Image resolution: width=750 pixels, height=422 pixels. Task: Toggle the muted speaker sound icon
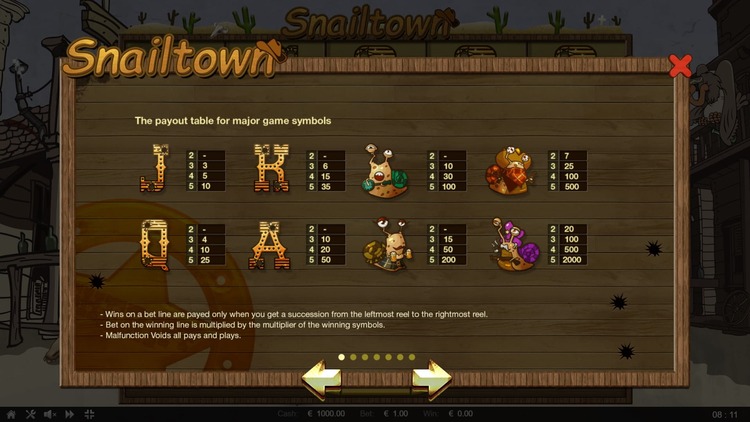click(x=50, y=413)
